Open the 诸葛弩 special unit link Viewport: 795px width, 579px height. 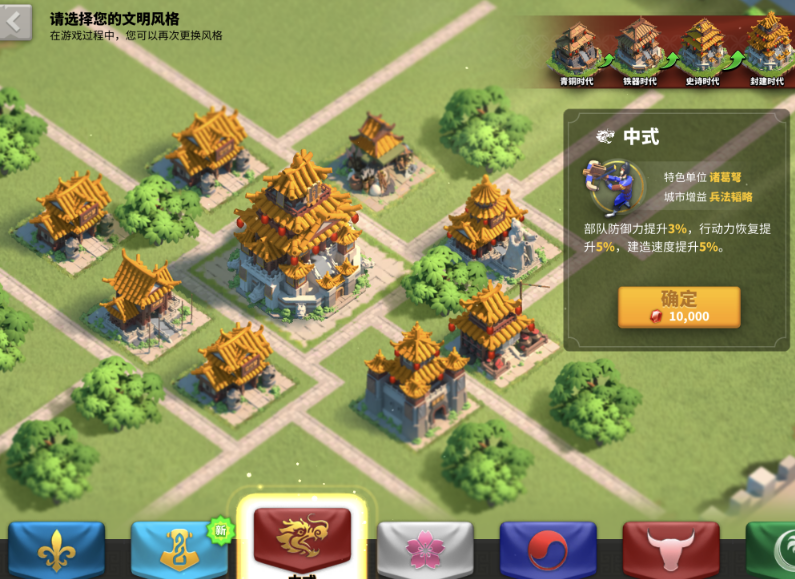[725, 177]
